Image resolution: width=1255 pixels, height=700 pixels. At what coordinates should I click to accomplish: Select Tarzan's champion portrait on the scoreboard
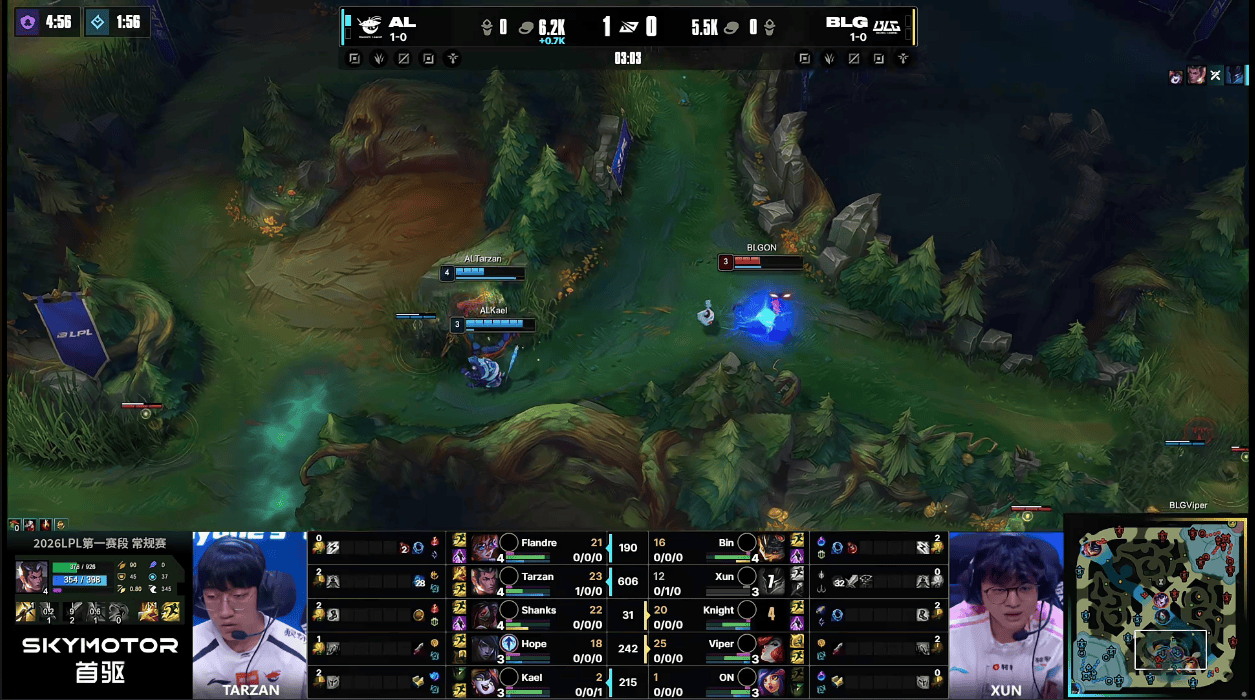click(x=486, y=581)
